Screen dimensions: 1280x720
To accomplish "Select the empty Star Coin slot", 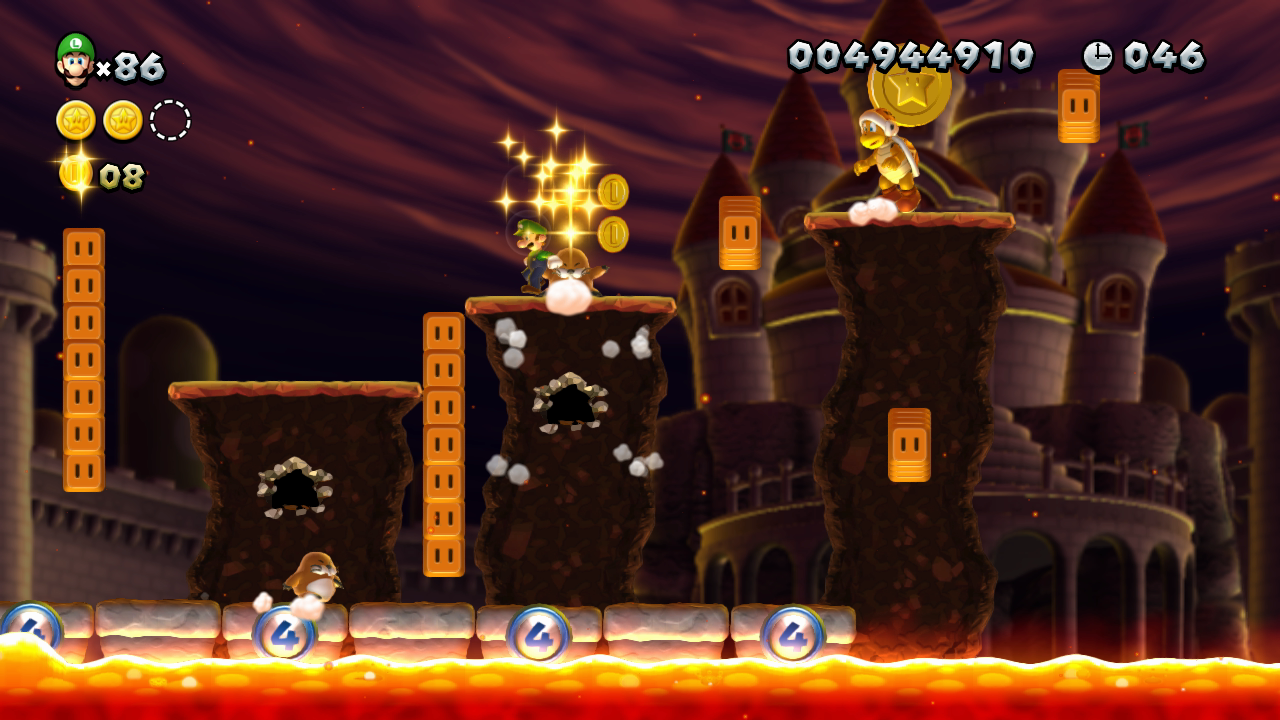I will click(x=170, y=120).
